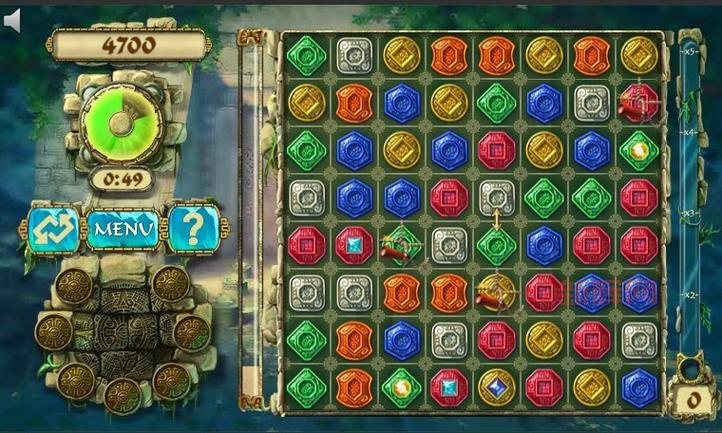Select the tile with the blue diamond gem
The height and width of the screenshot is (433, 722).
(x=496, y=386)
